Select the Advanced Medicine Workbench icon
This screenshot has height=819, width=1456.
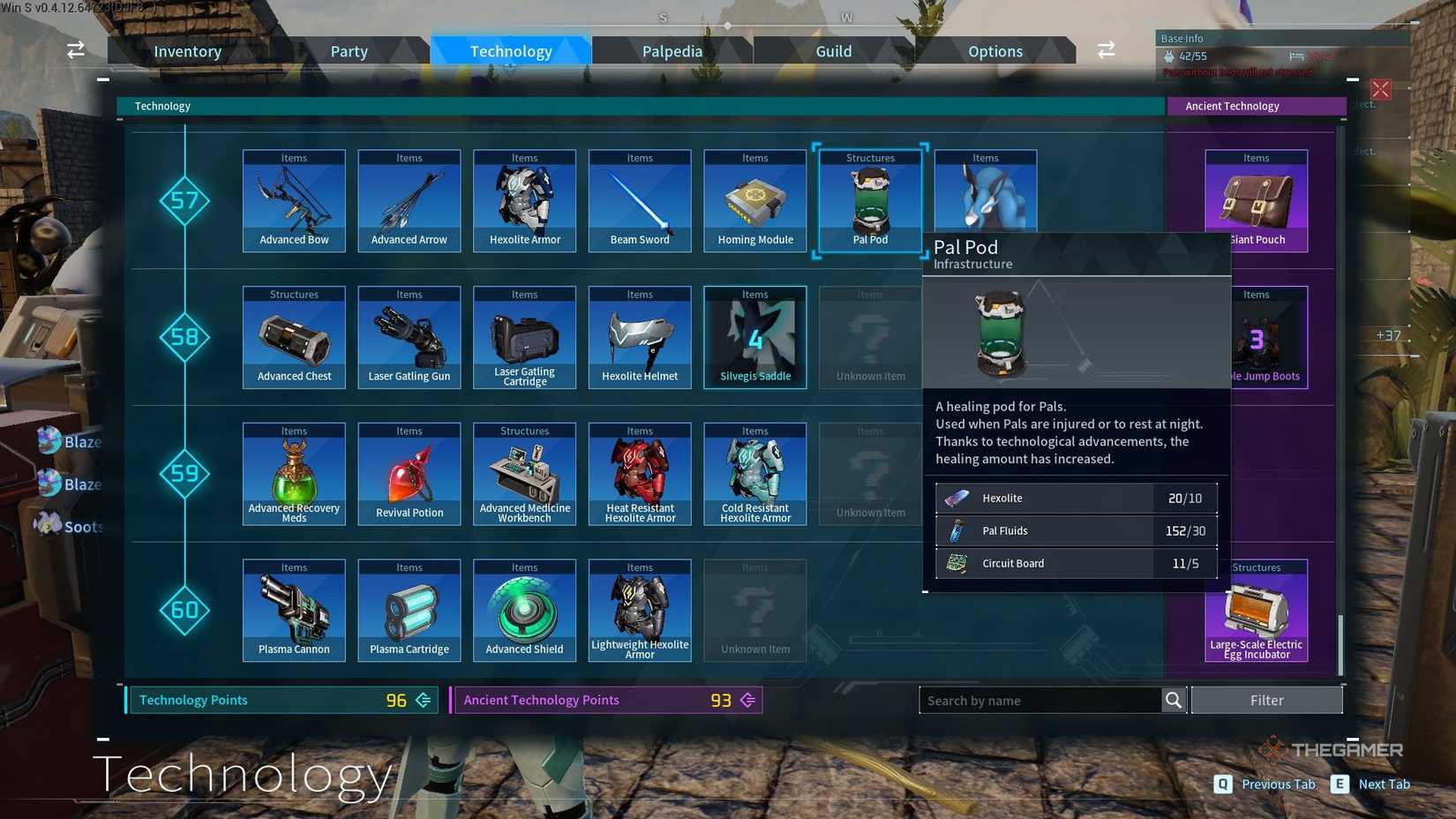click(x=524, y=472)
